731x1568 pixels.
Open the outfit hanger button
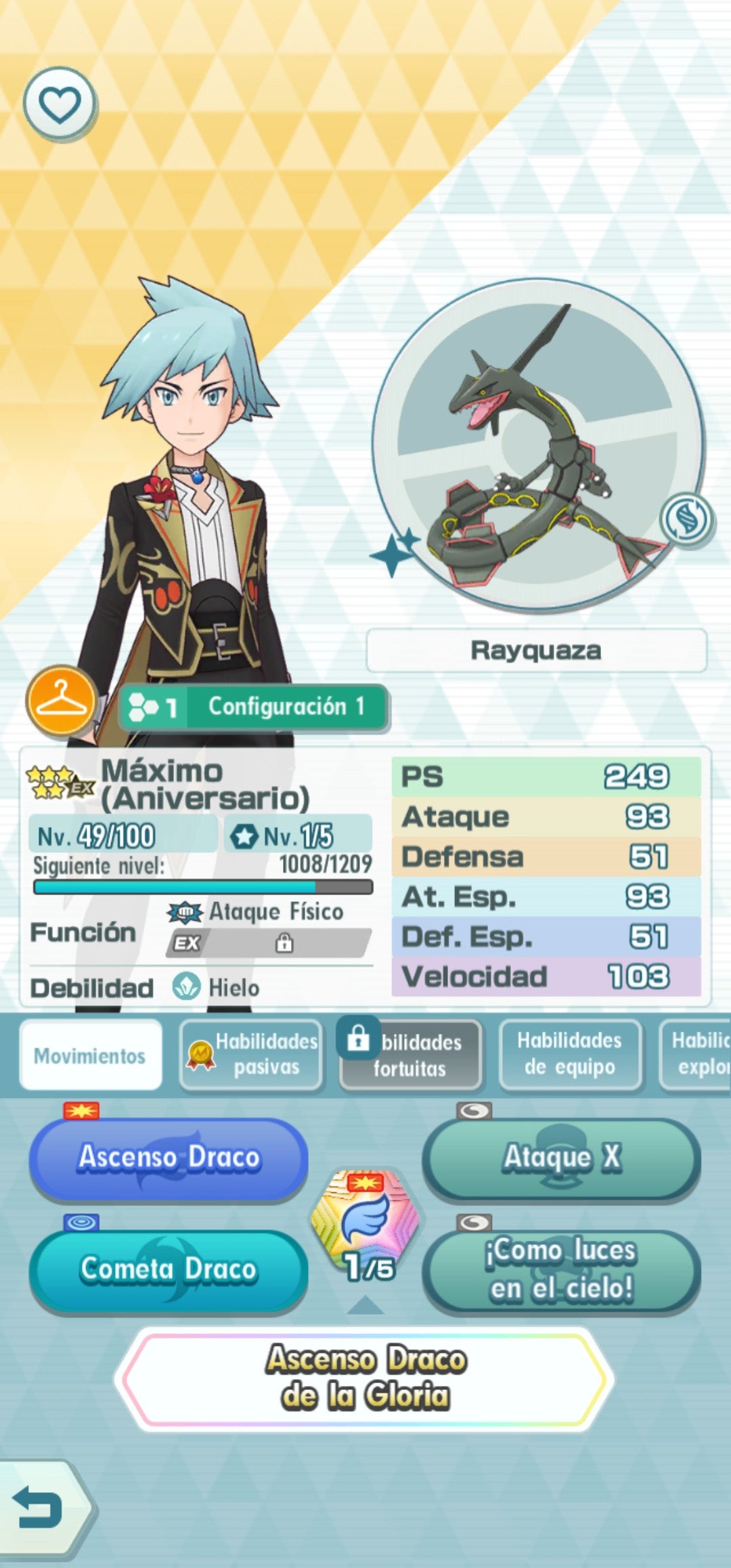tap(61, 701)
